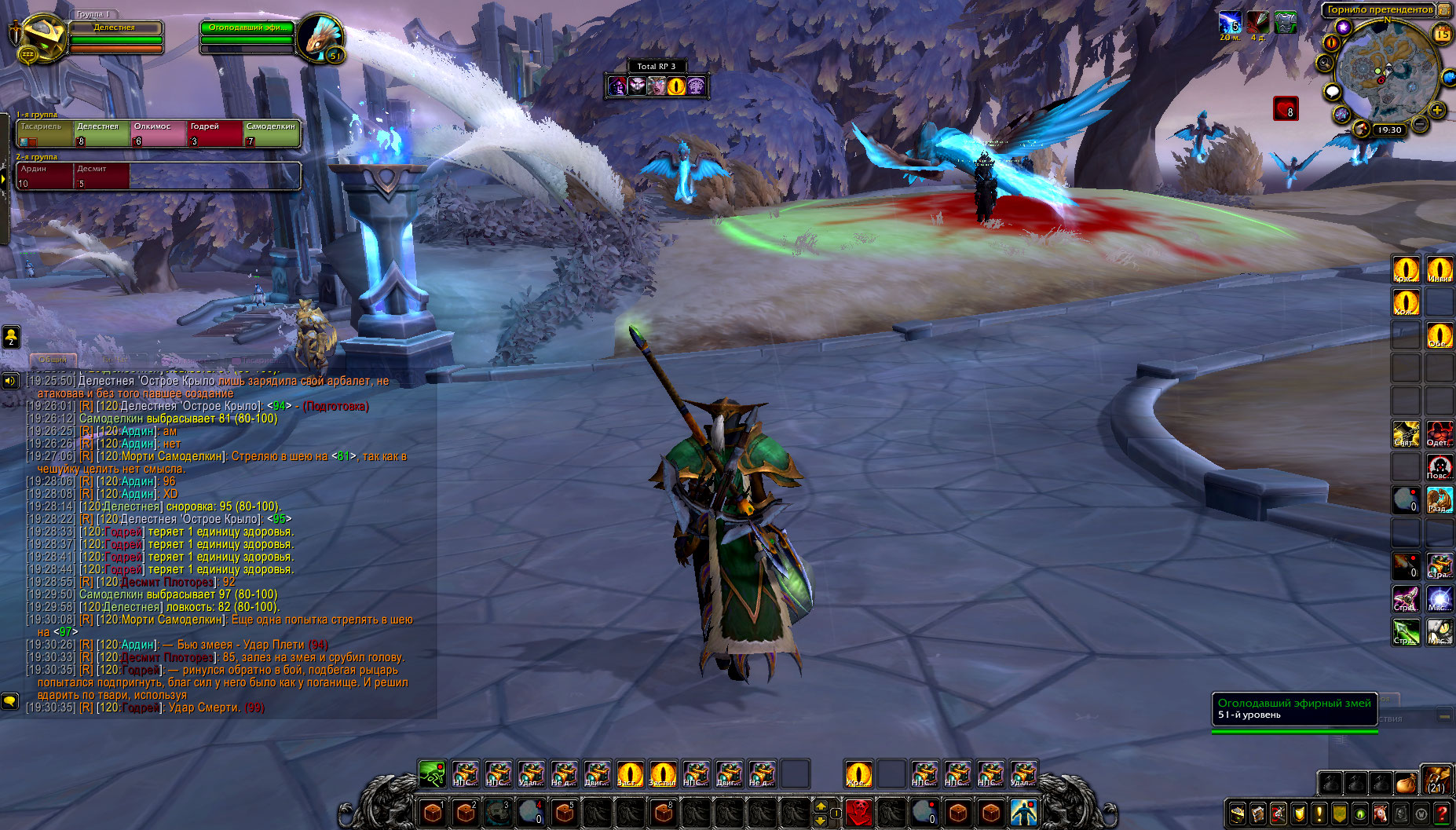Image resolution: width=1456 pixels, height=830 pixels.
Task: Open the main backpack showing 21 slots
Action: 1436,781
